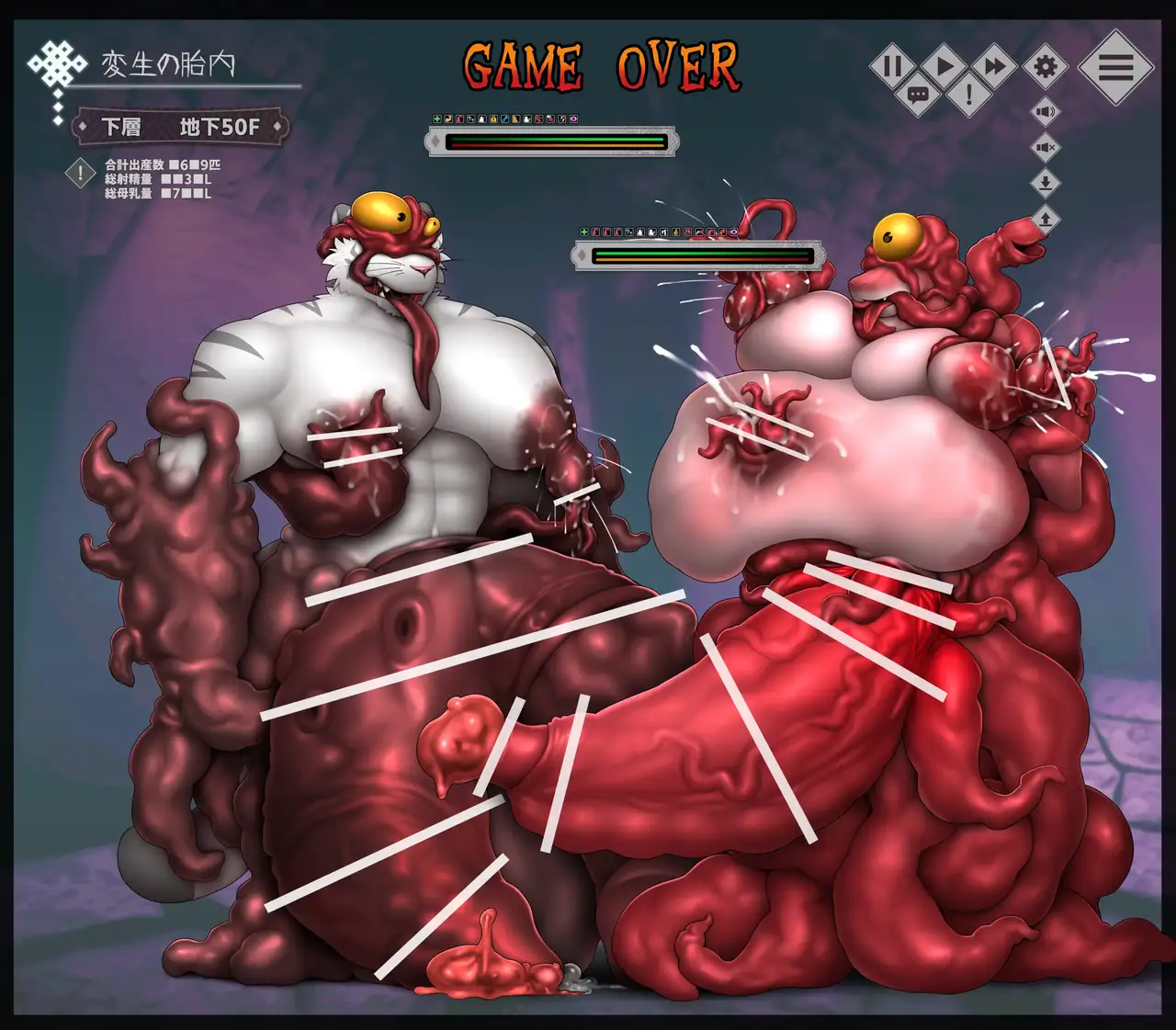This screenshot has height=1030, width=1176.
Task: Pause the game with the pause button
Action: tap(892, 66)
